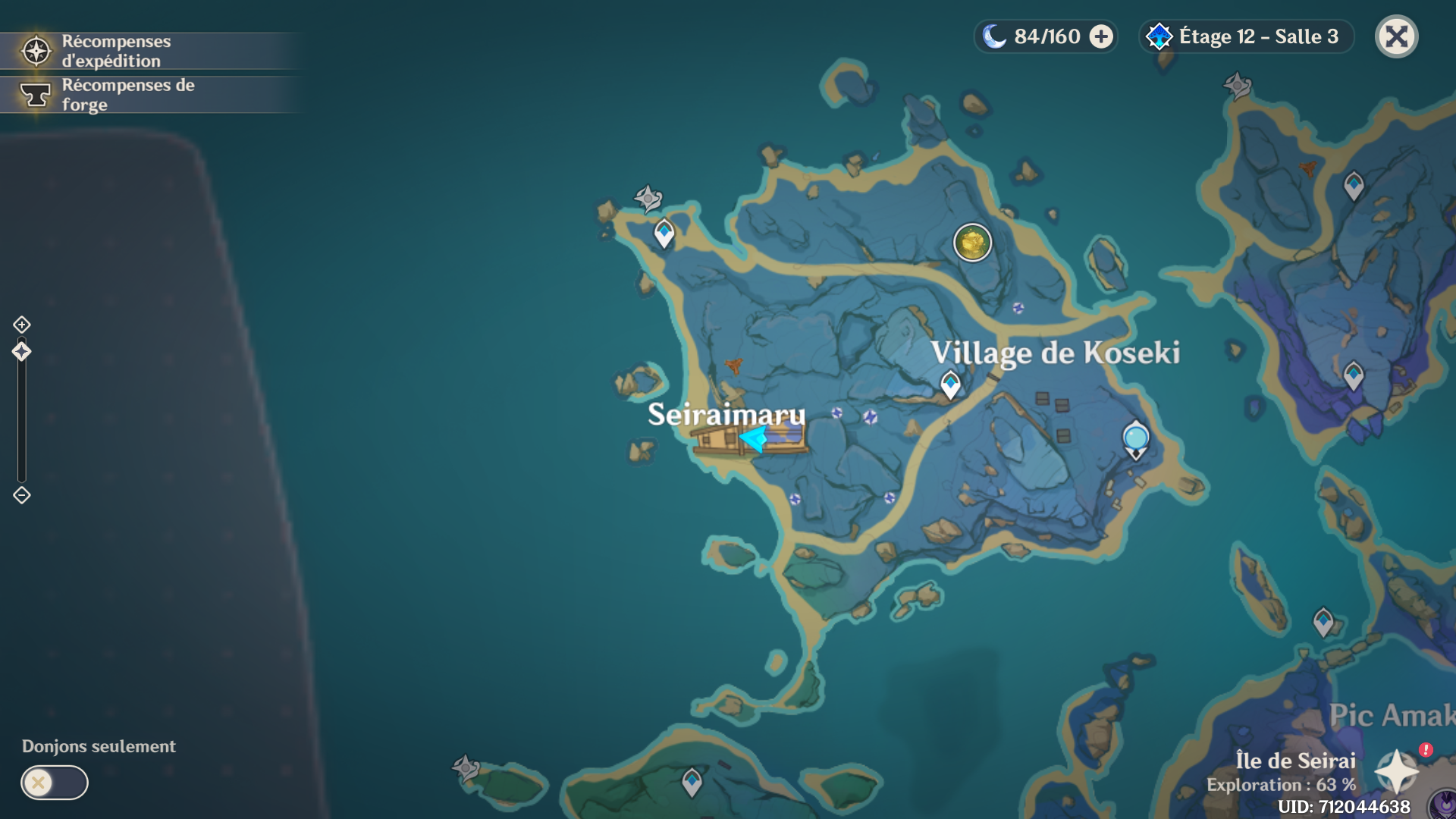
Task: Zoom out using the map zoom minus icon
Action: pyautogui.click(x=21, y=495)
